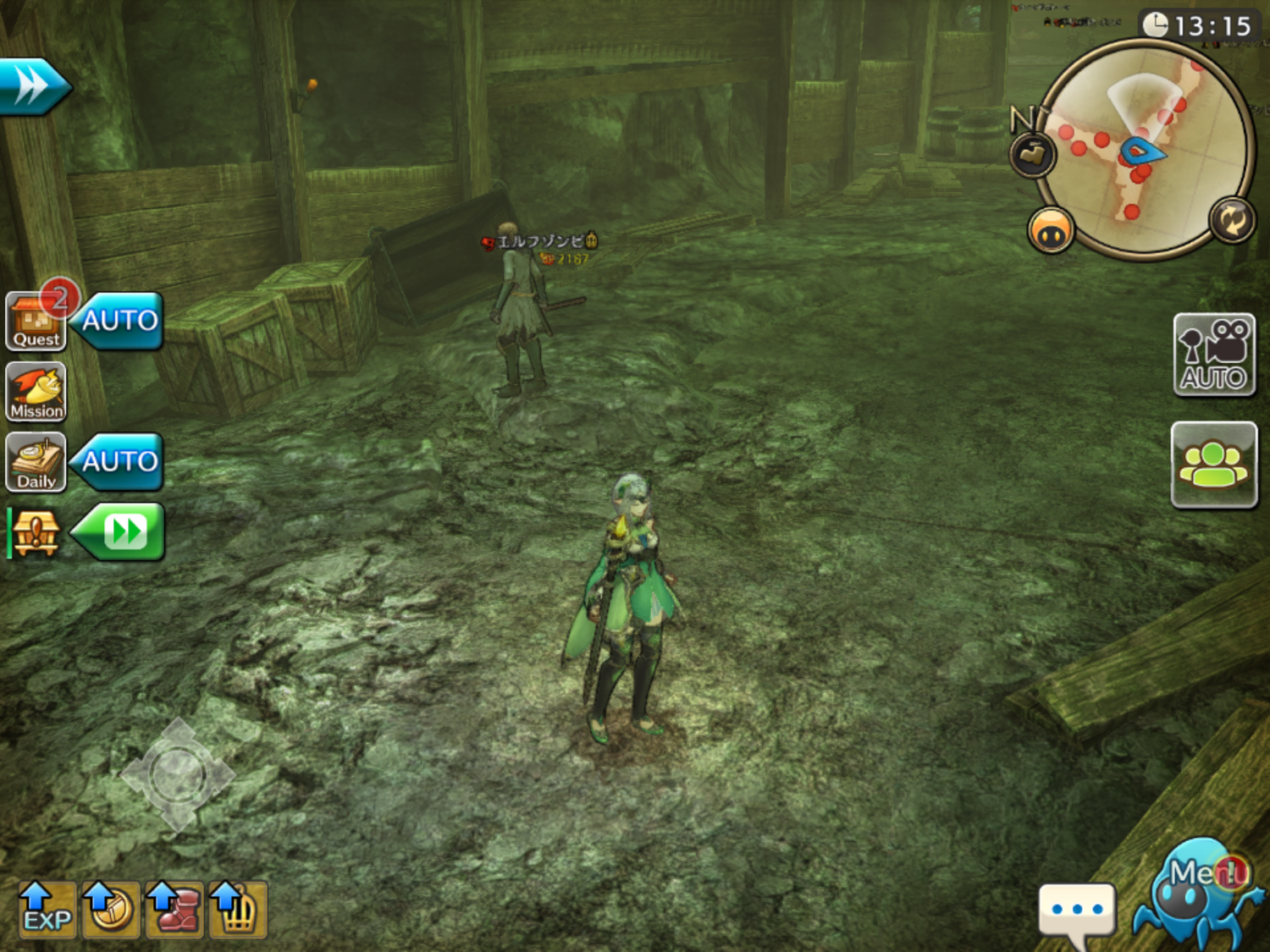Open the circular minimap
Screen dimensions: 1270x952
point(1143,148)
